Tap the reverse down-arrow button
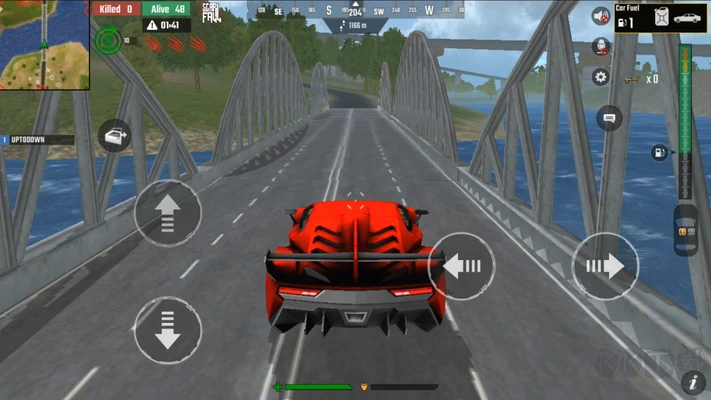Screen dimensions: 711x400 (x=167, y=330)
